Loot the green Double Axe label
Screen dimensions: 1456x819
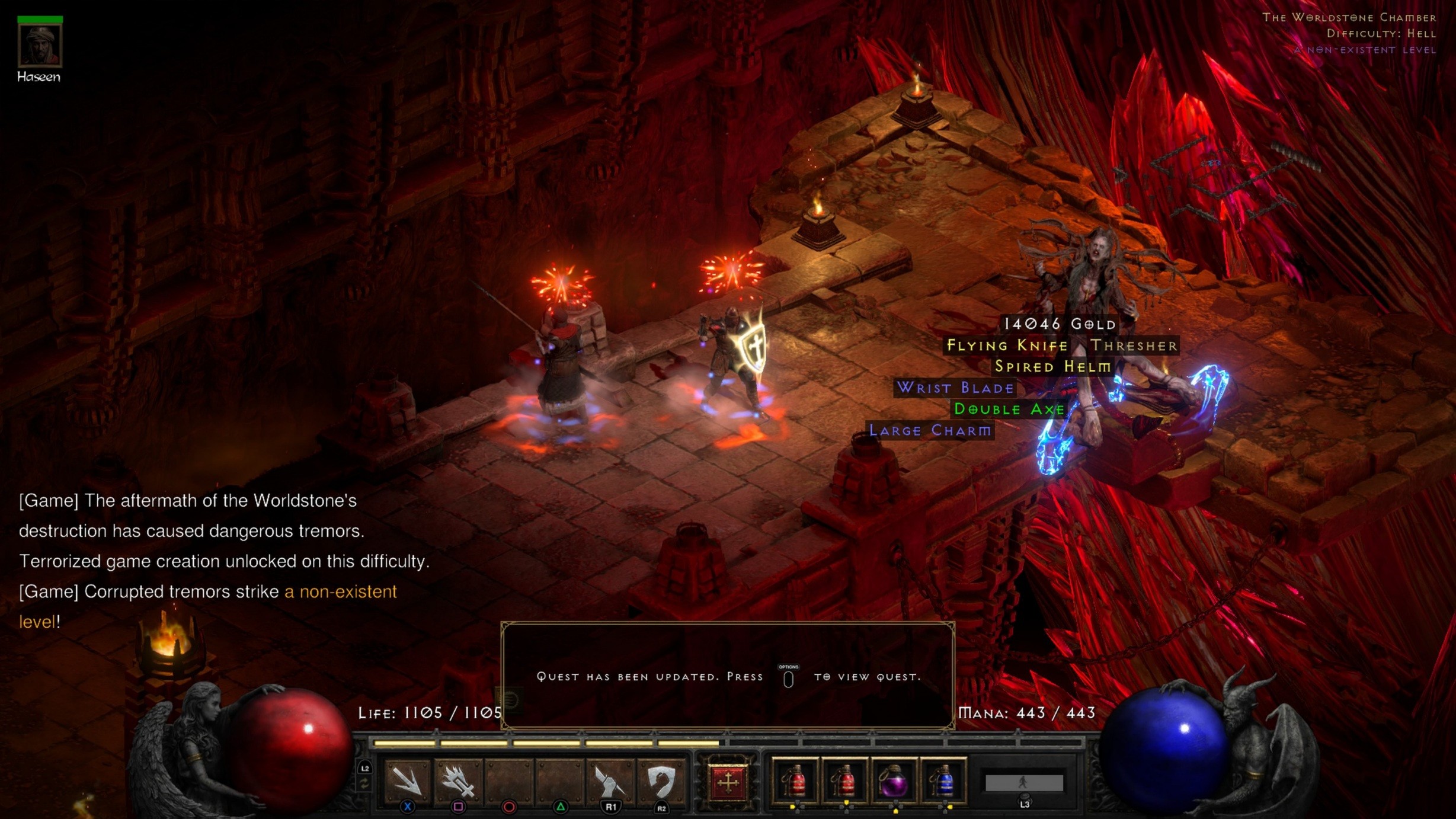pos(1009,409)
